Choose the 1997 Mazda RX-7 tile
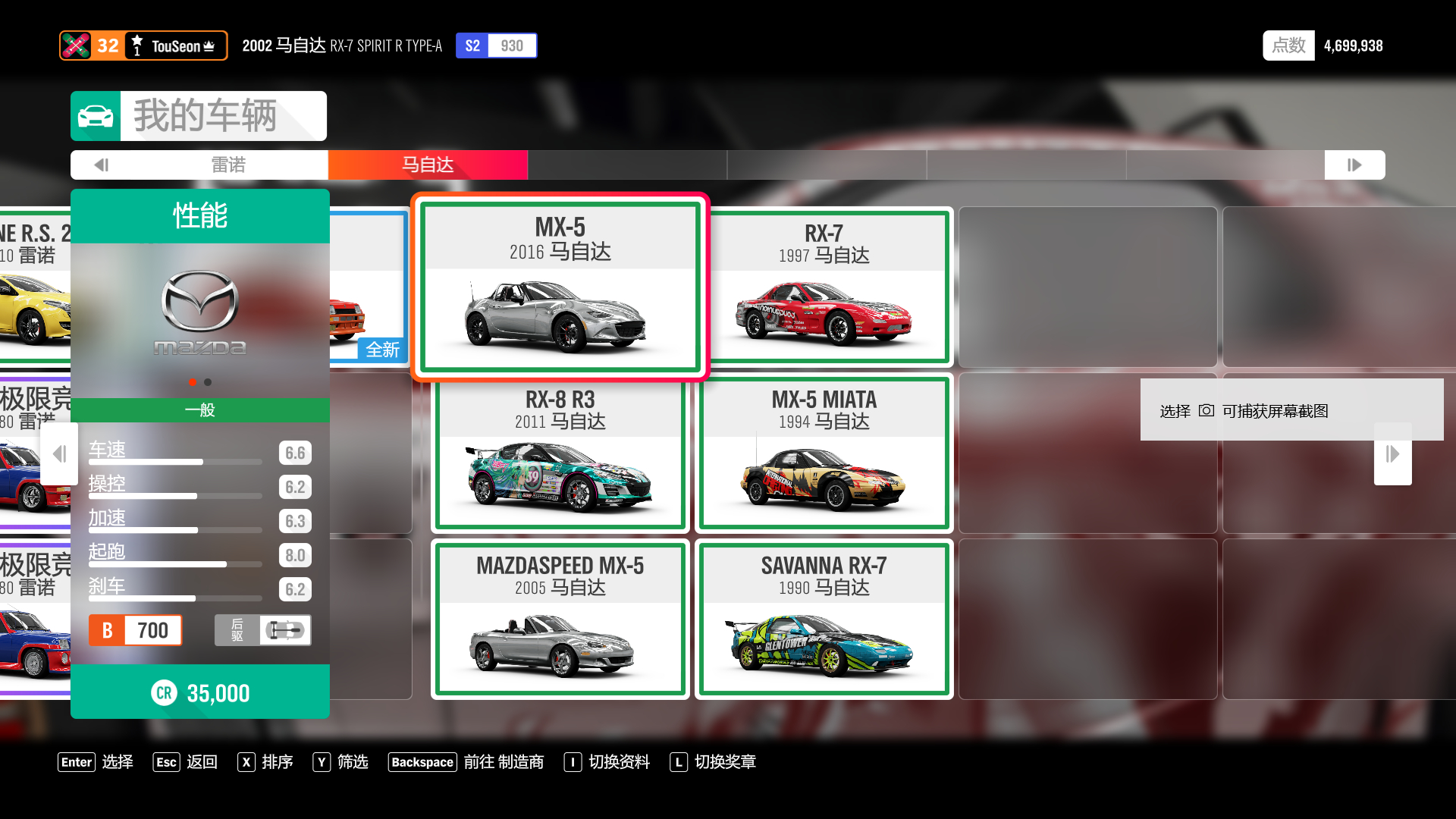Screen dimensions: 1456x819 (824, 287)
